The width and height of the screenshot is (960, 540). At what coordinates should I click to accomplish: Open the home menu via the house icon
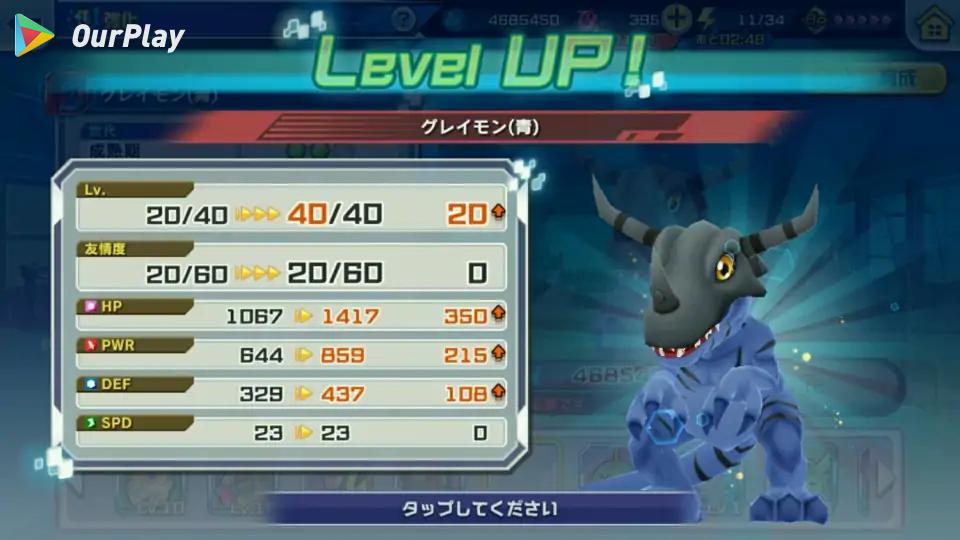[x=934, y=24]
